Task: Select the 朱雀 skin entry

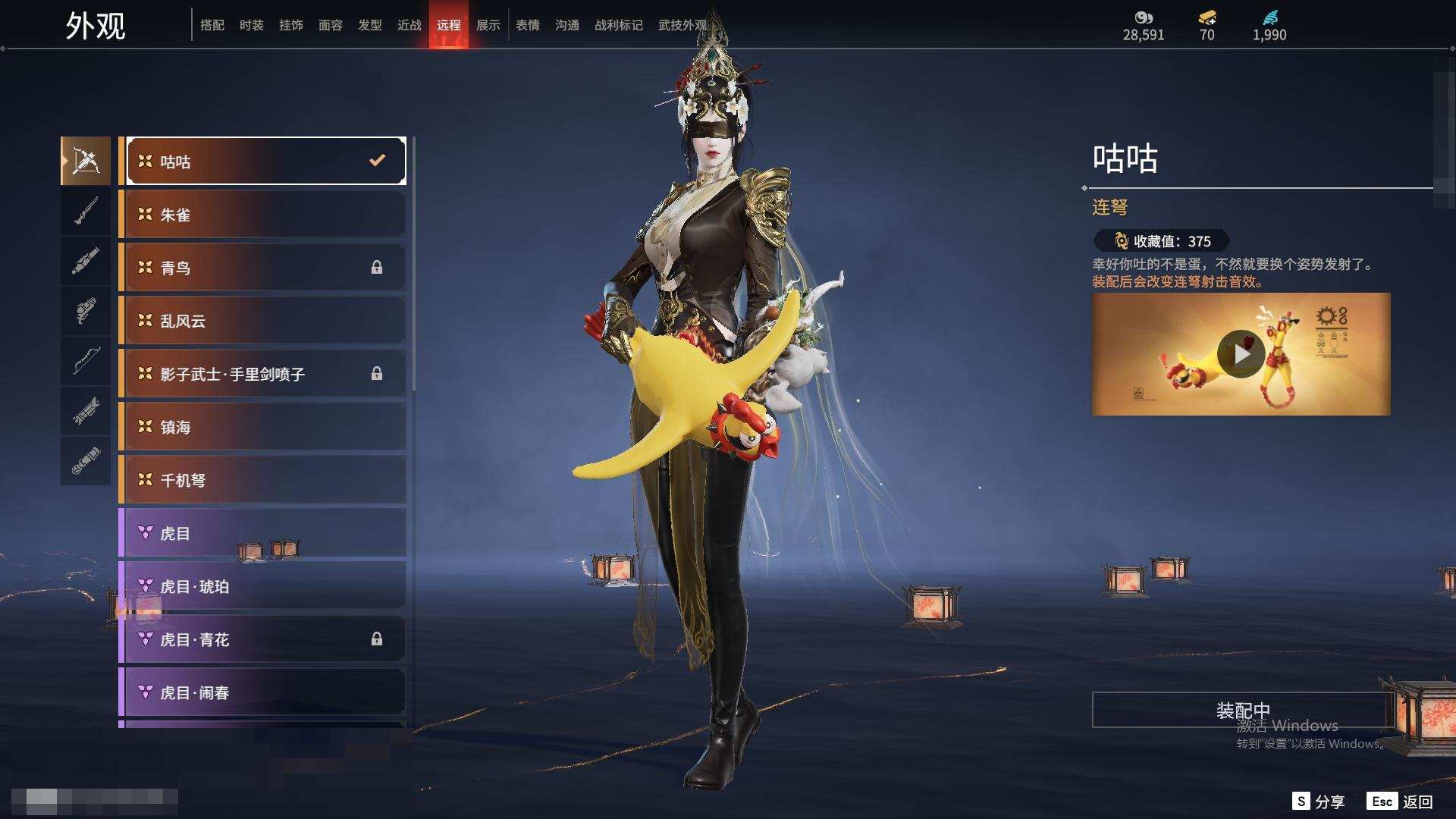Action: (x=263, y=215)
